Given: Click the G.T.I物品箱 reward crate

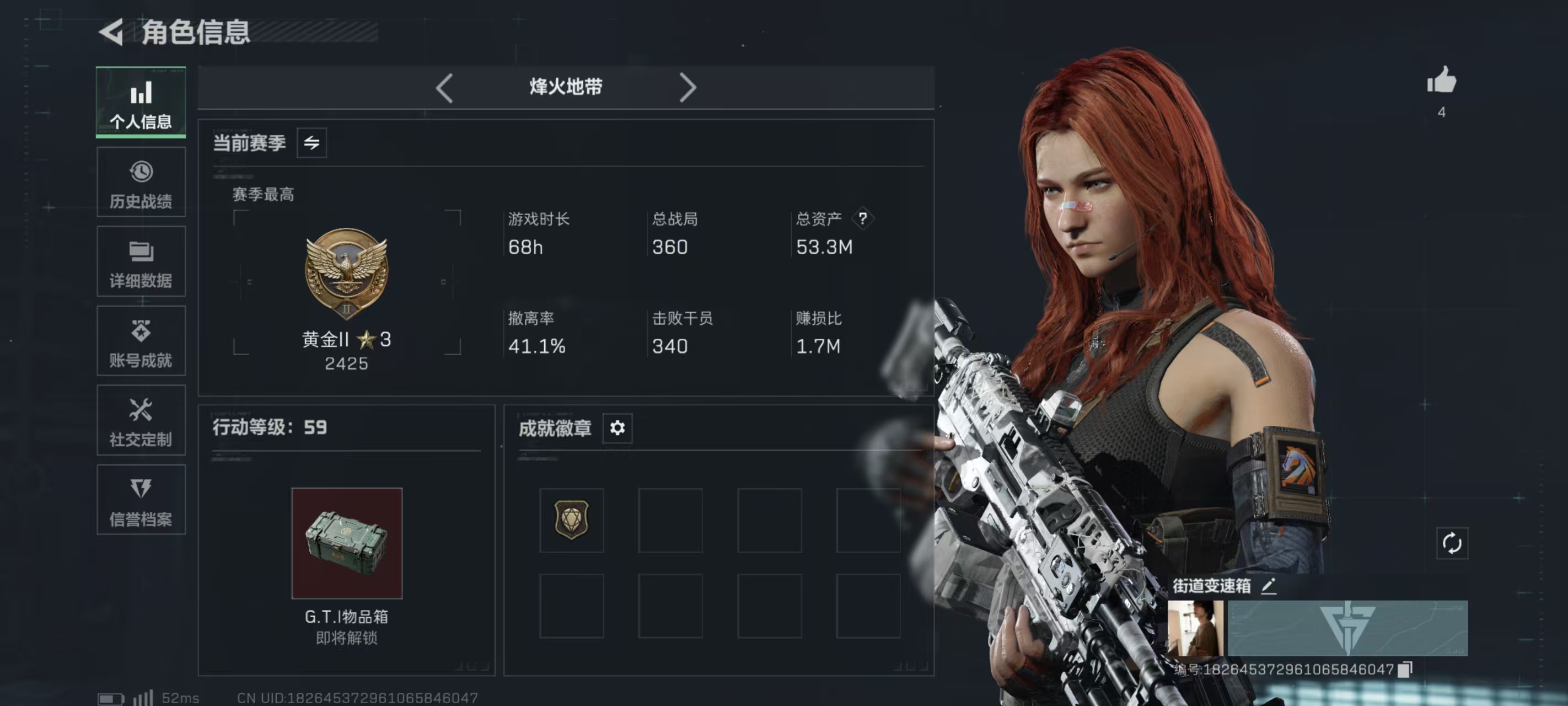Looking at the screenshot, I should click(x=347, y=543).
